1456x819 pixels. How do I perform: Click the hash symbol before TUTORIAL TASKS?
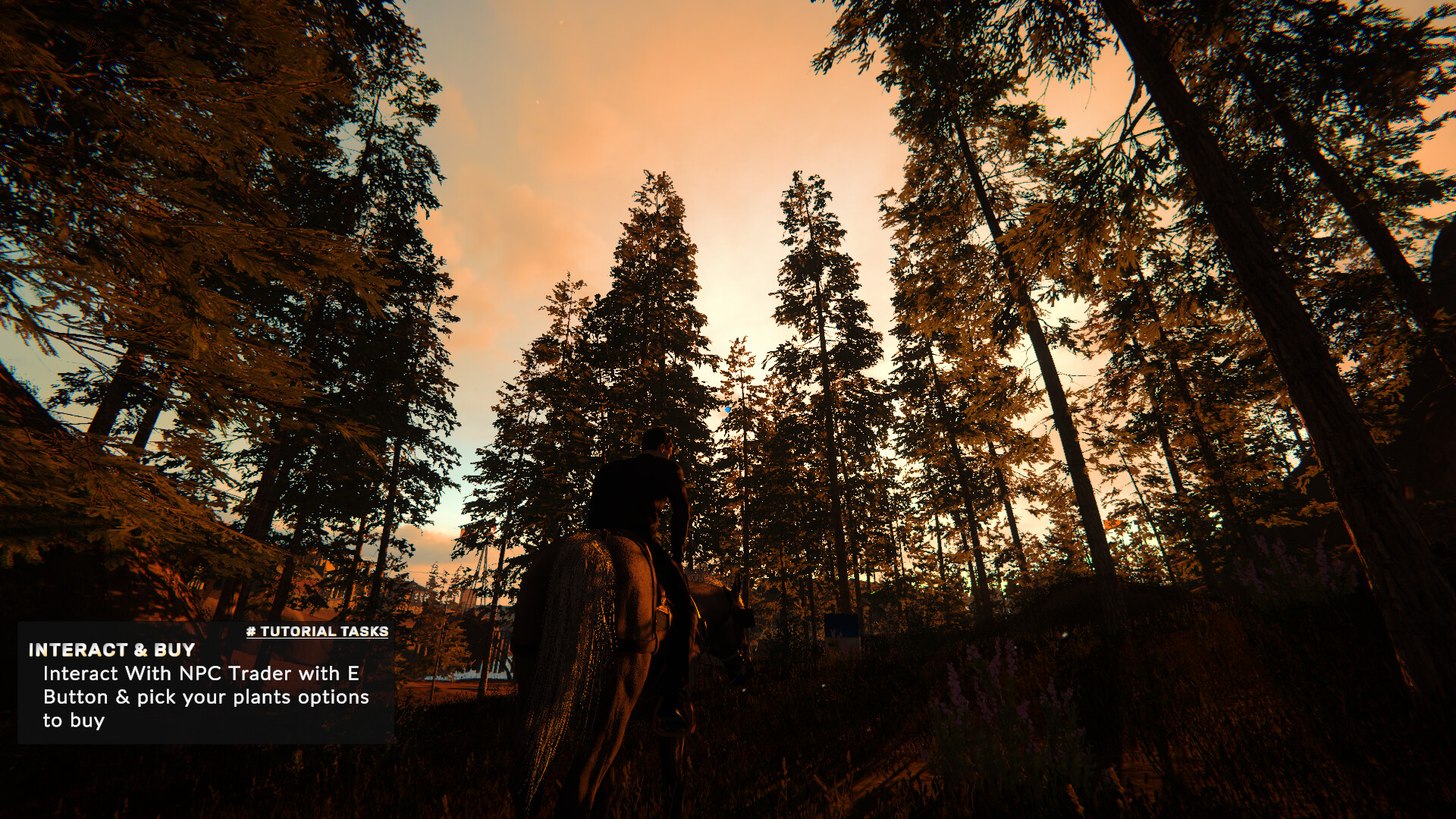pyautogui.click(x=250, y=629)
